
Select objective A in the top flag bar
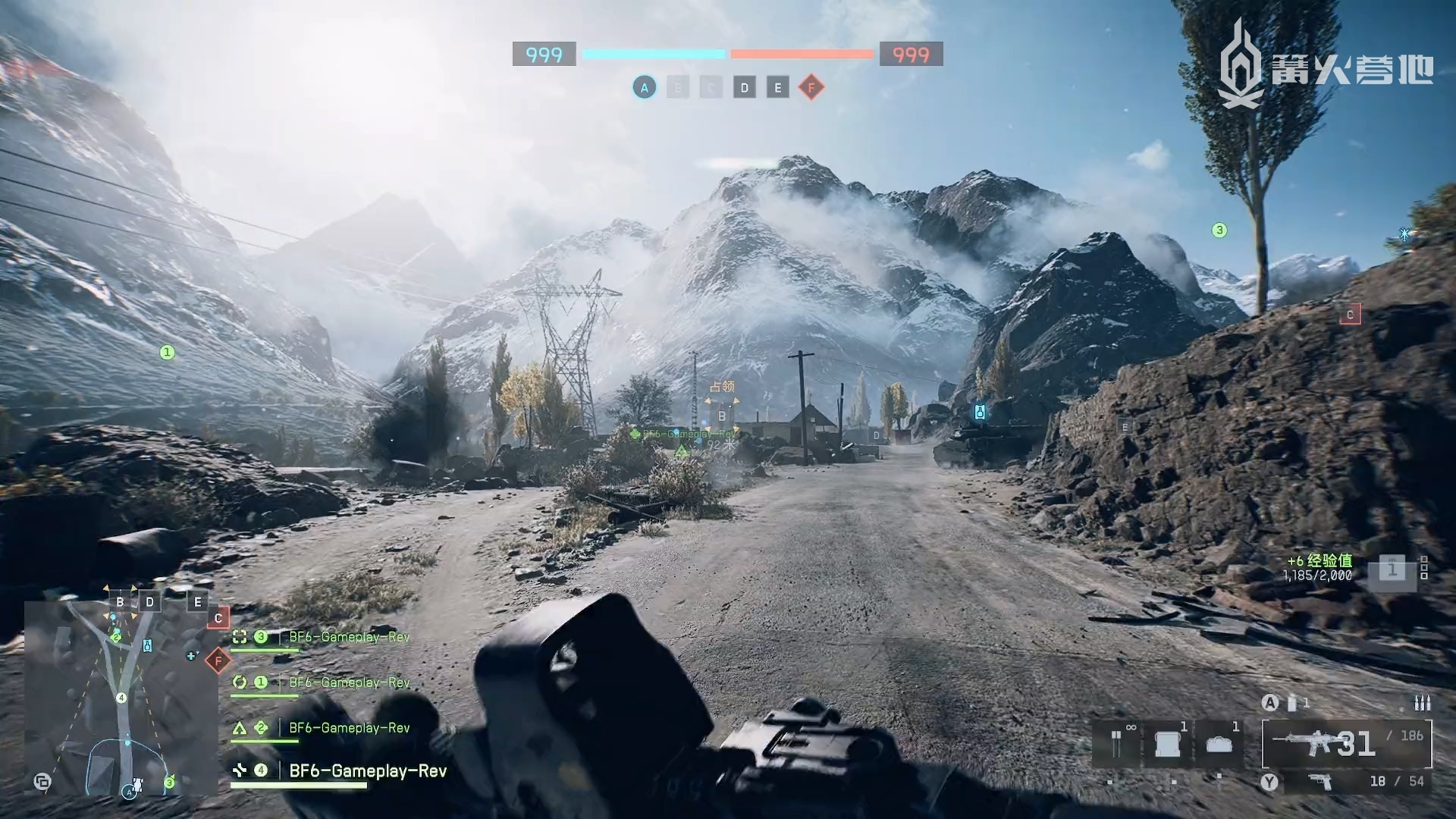[645, 88]
